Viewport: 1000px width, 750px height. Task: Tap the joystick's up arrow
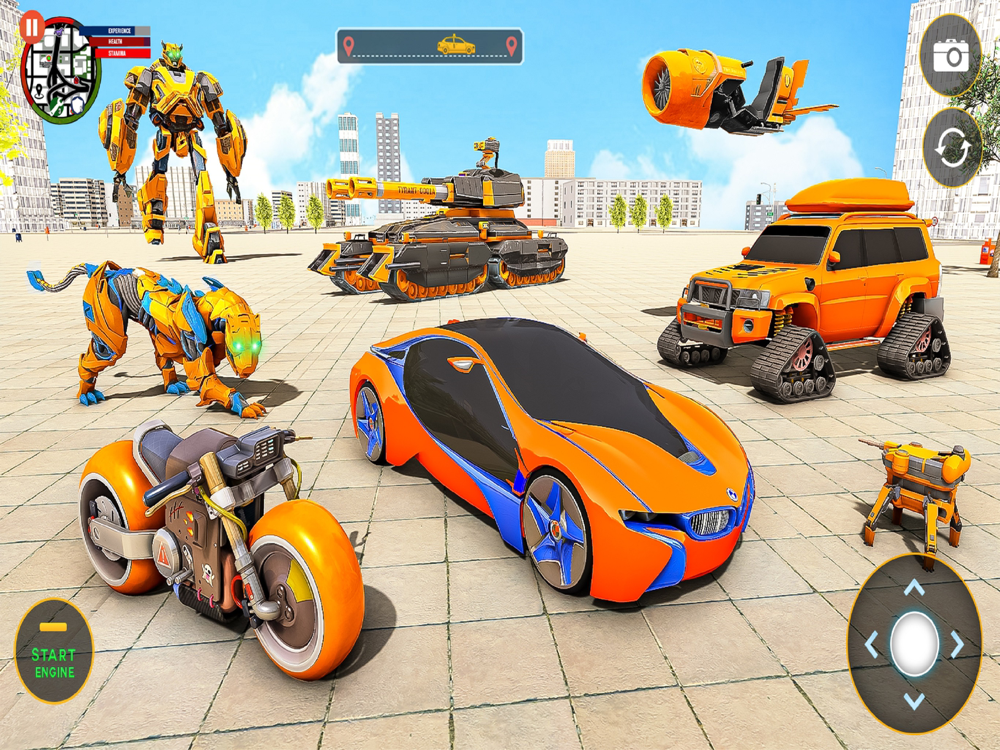tap(914, 588)
